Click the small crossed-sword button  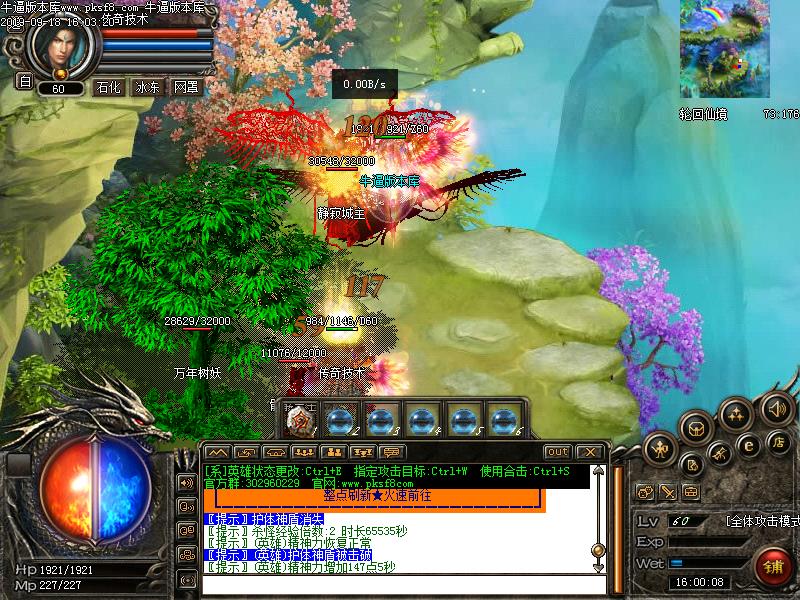668,492
